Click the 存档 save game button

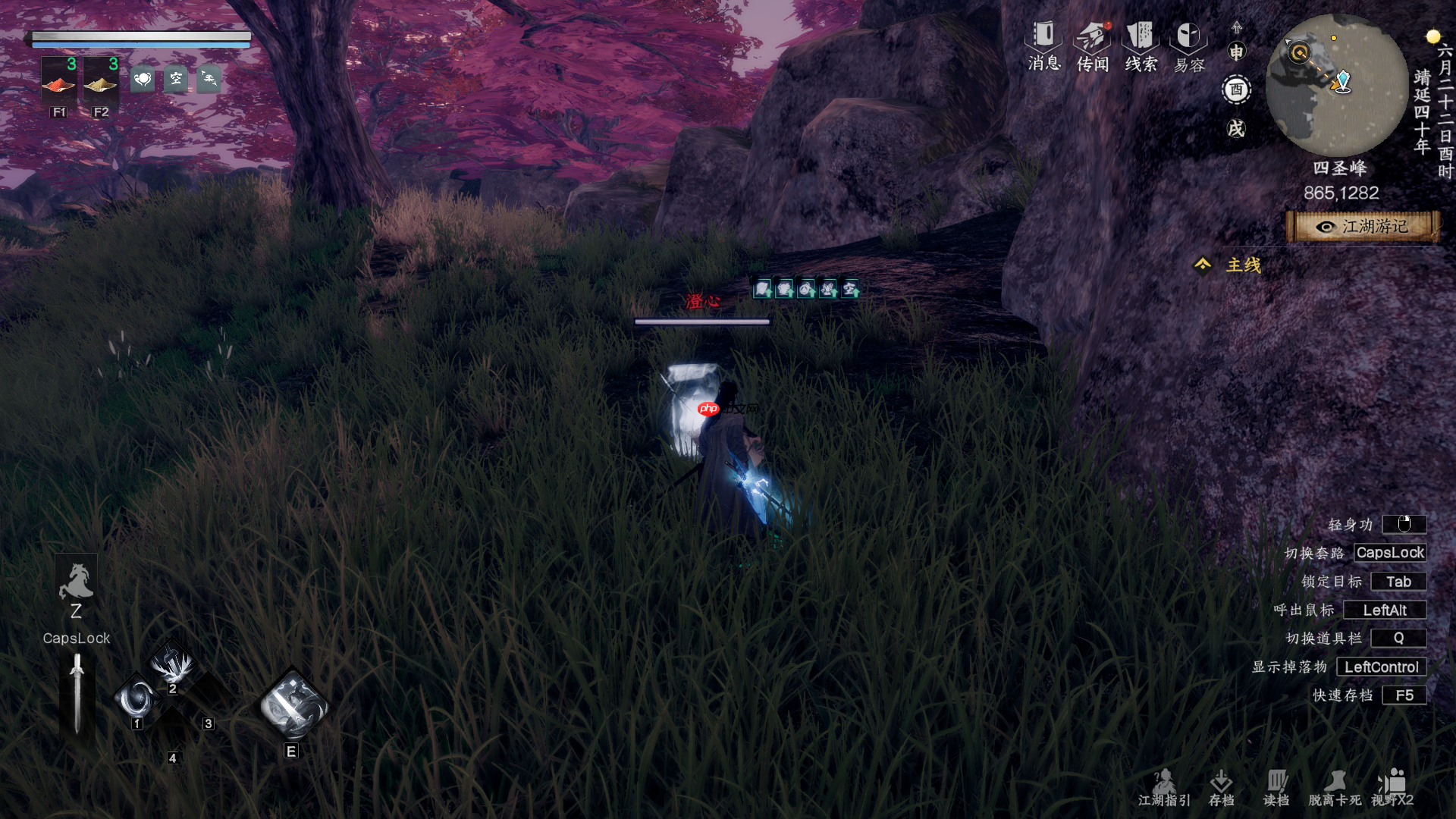(x=1221, y=788)
